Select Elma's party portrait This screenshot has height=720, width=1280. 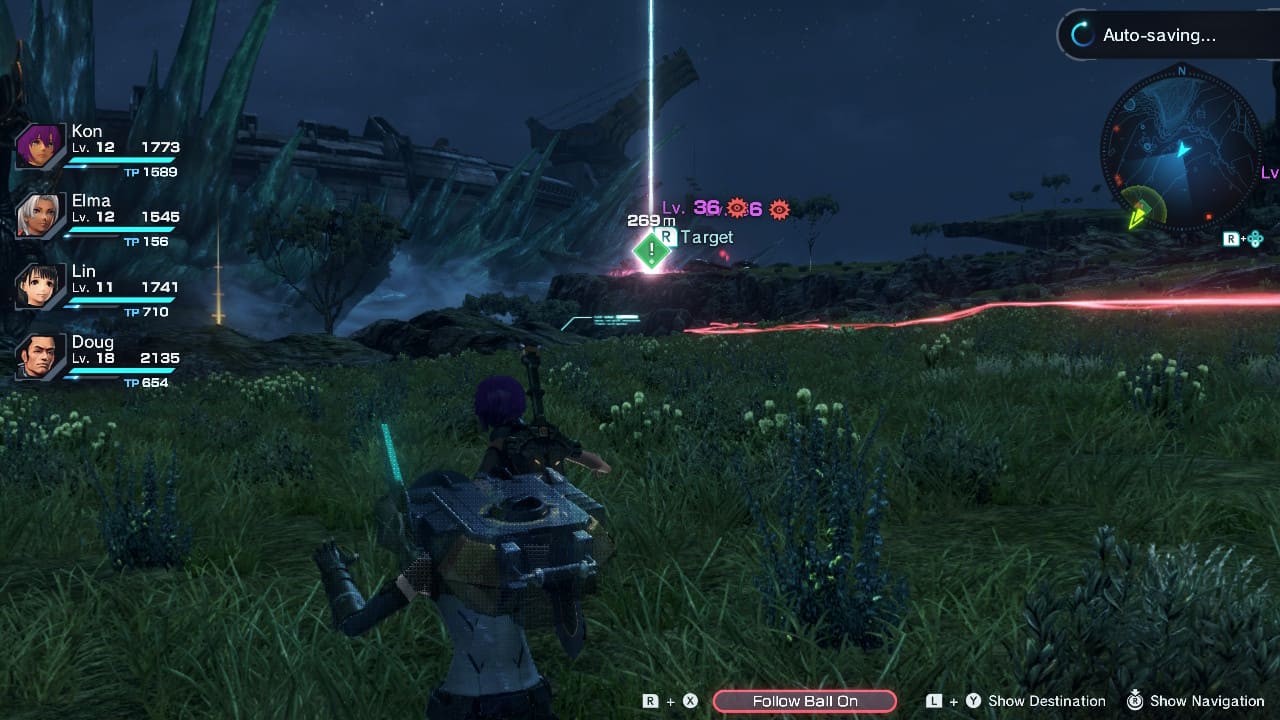tap(41, 215)
